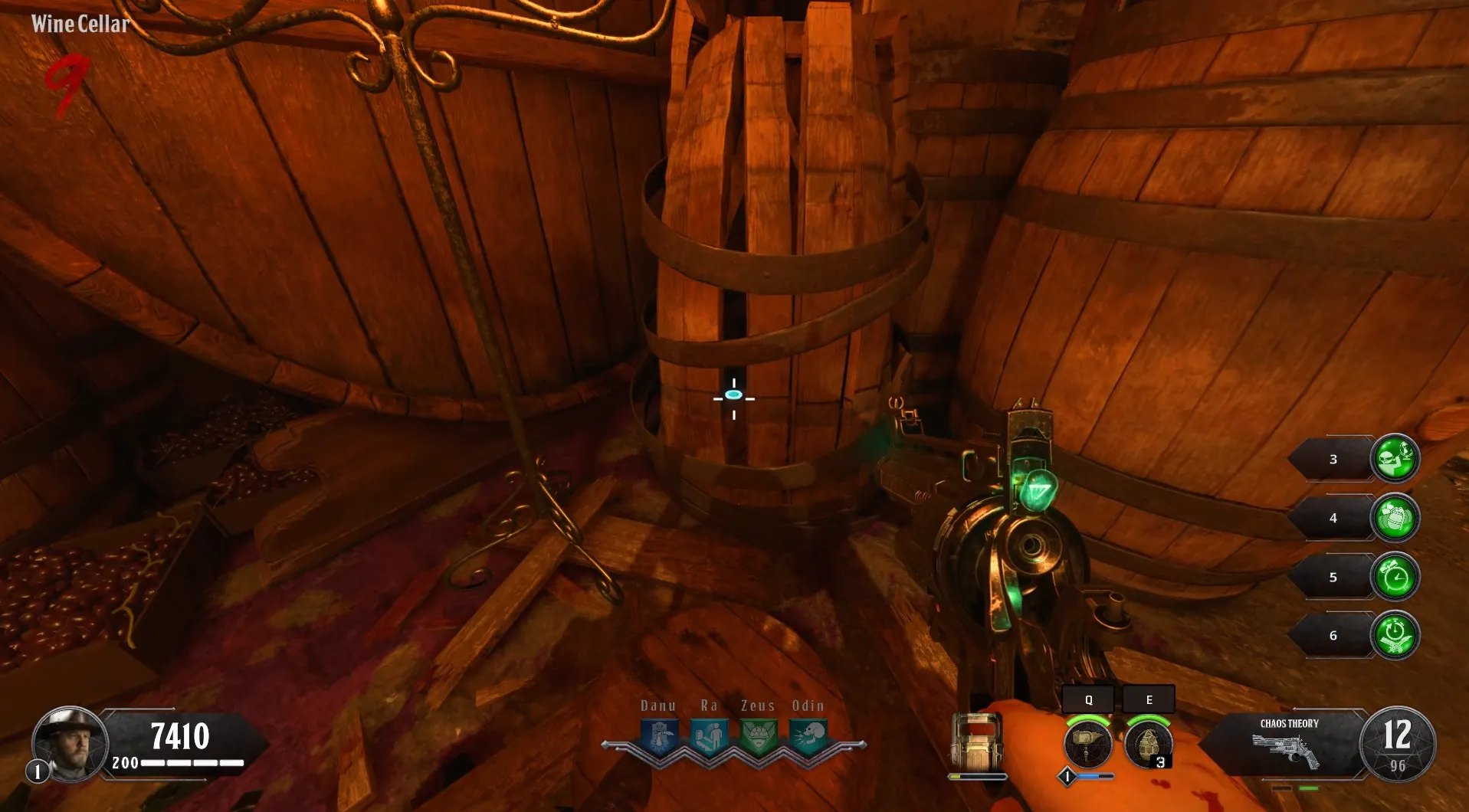
Task: Activate the hammer special weapon icon
Action: 1087,742
